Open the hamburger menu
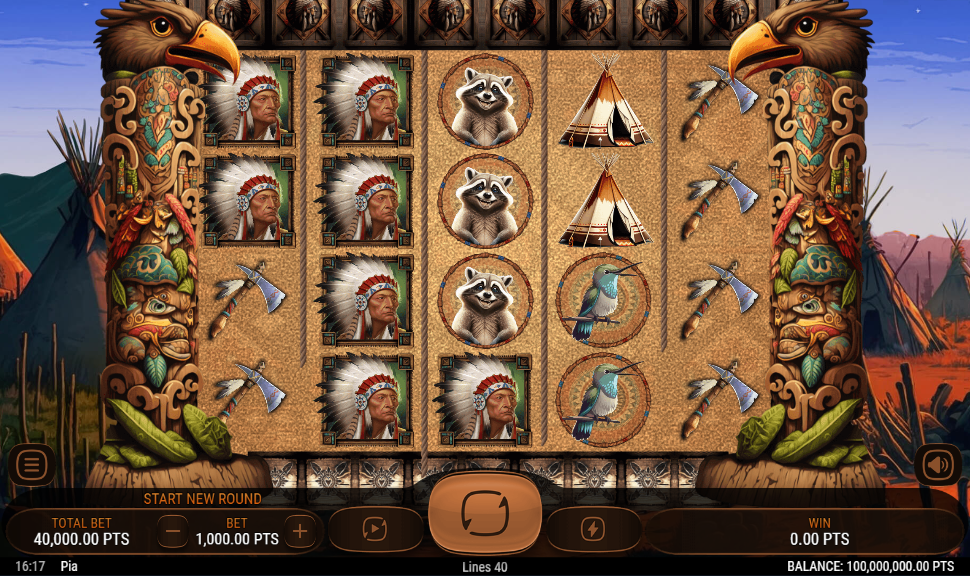 click(x=32, y=464)
